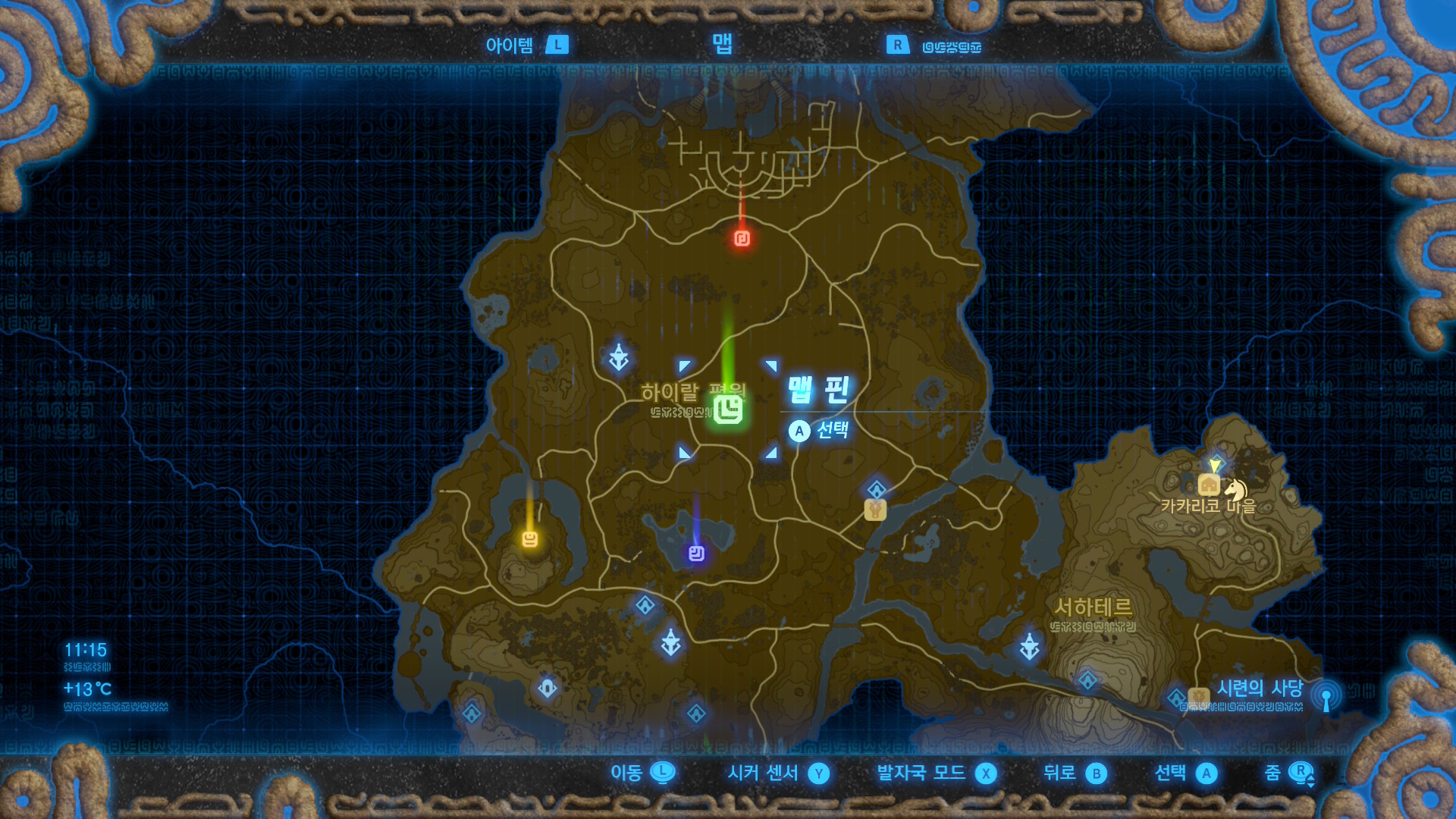Click the 시련의 사당 sensor icon
This screenshot has height=819, width=1456.
click(1326, 697)
